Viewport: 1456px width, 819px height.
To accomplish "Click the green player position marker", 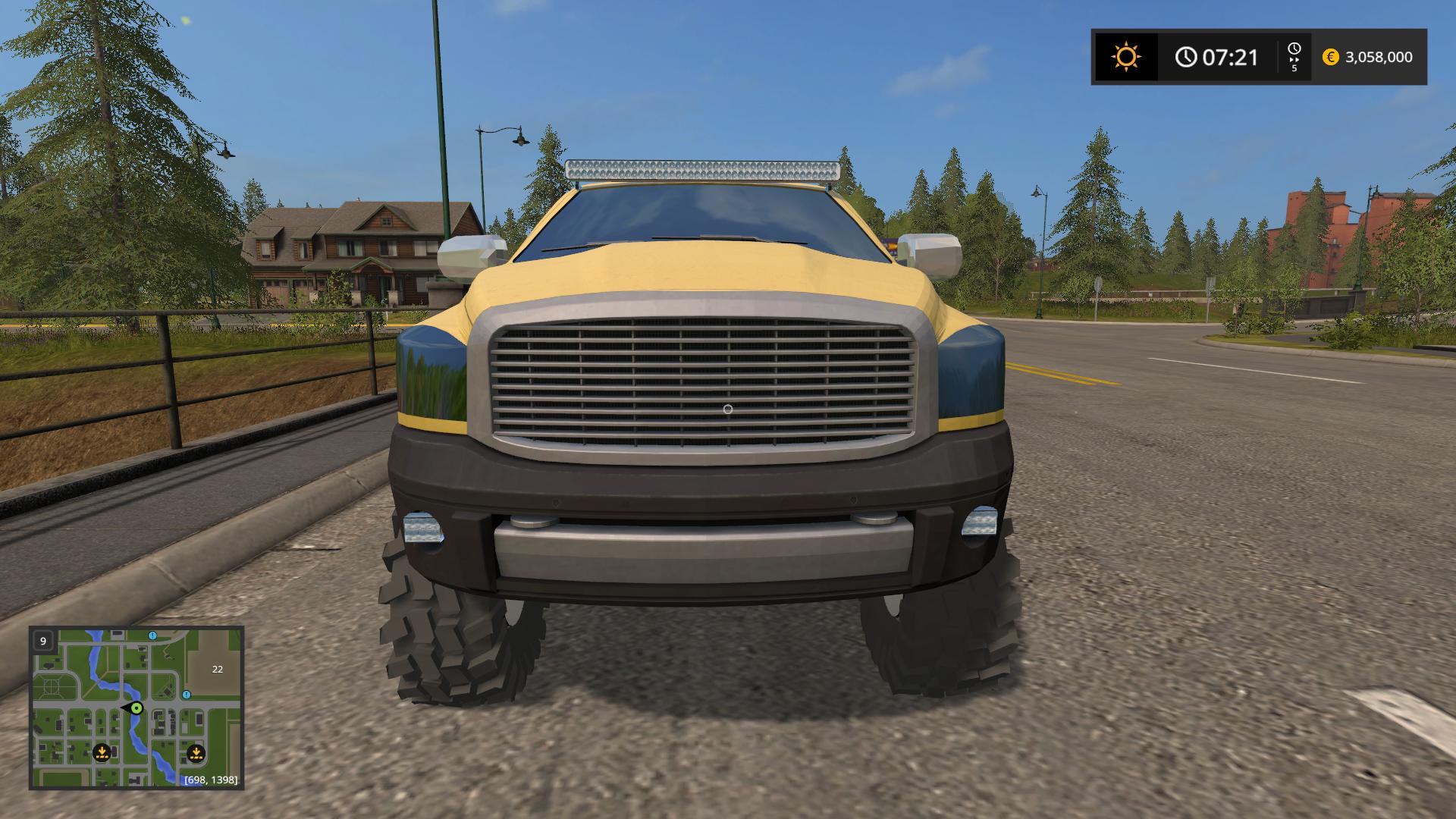I will point(136,708).
